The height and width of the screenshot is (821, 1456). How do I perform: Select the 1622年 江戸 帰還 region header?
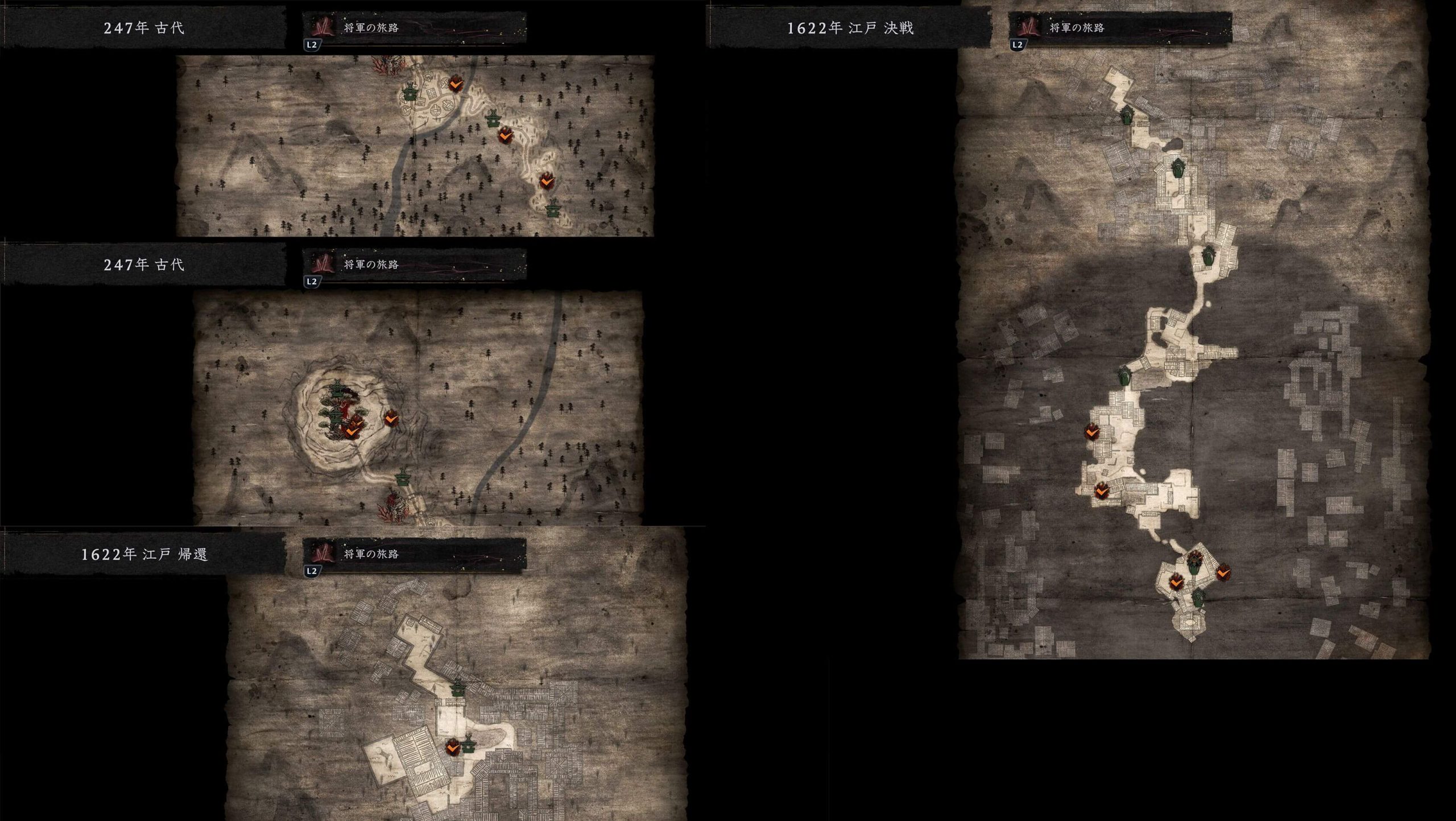pyautogui.click(x=144, y=554)
